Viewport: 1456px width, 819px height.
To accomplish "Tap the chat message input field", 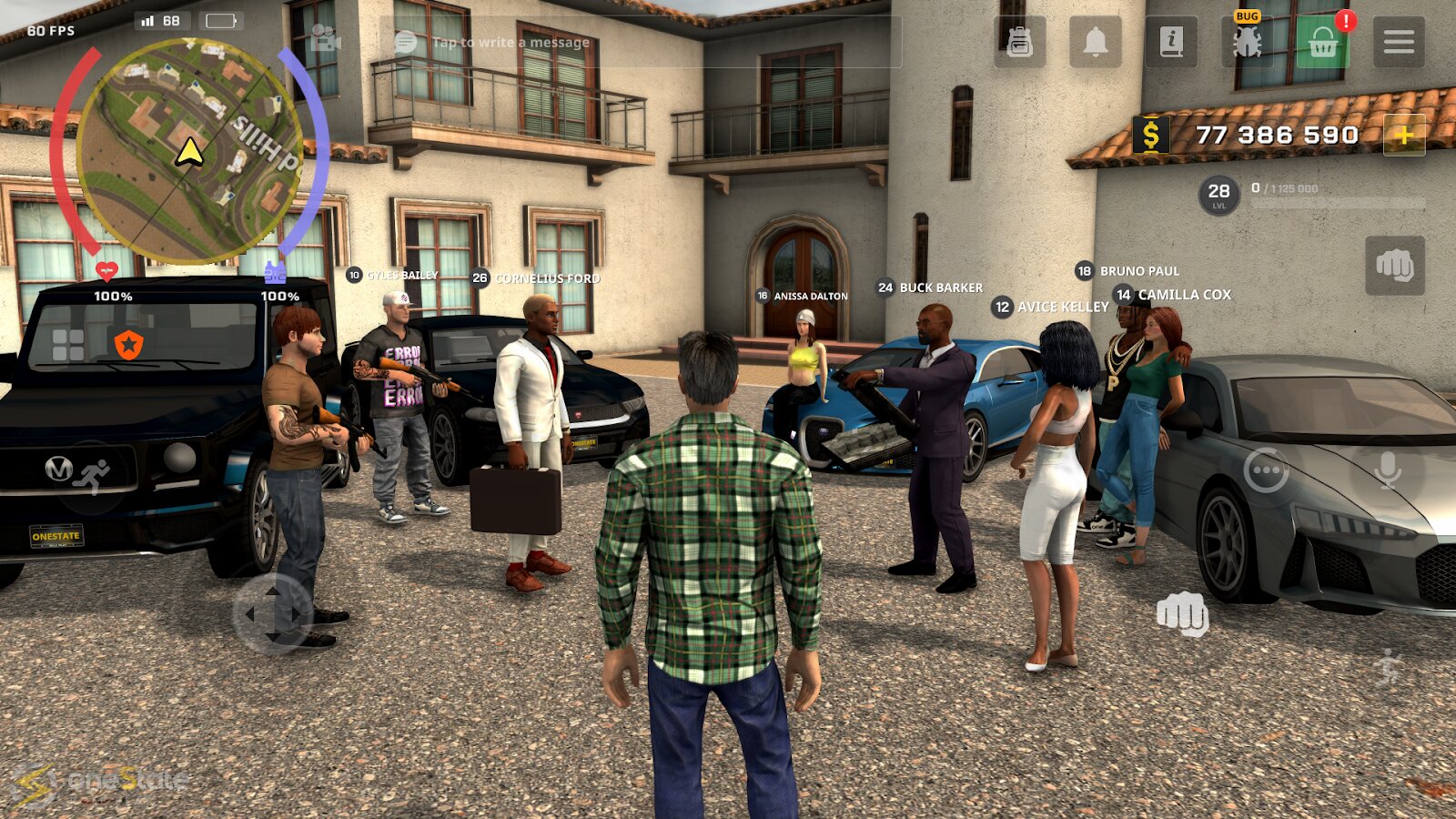I will [637, 42].
